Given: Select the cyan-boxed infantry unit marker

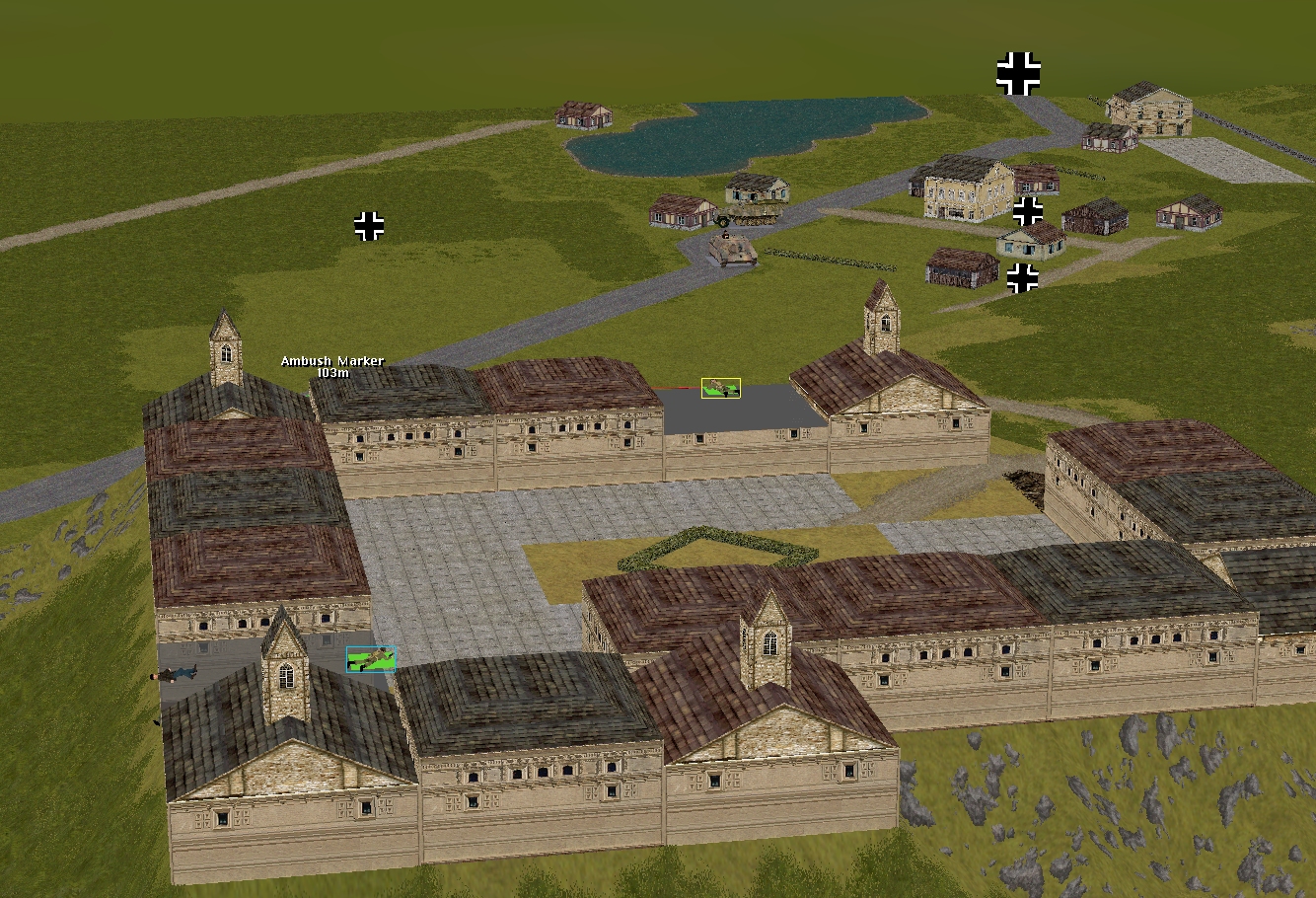Looking at the screenshot, I should [x=371, y=659].
